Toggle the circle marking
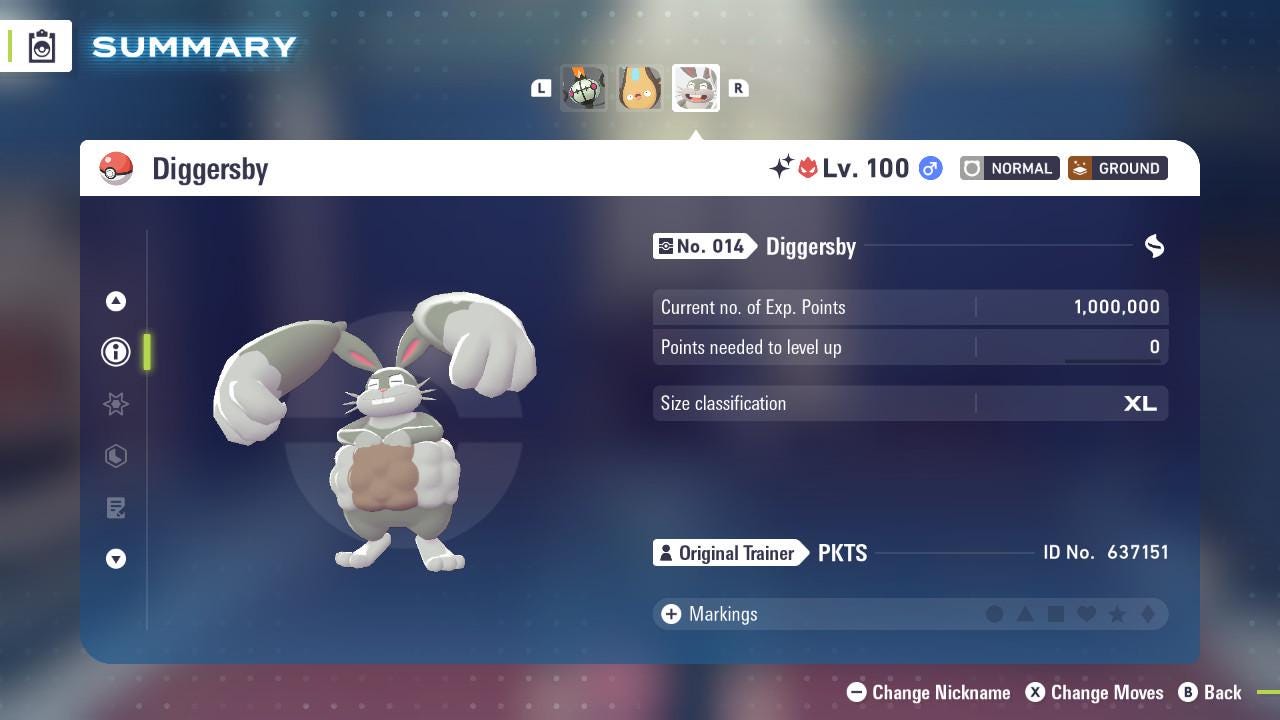 point(996,614)
